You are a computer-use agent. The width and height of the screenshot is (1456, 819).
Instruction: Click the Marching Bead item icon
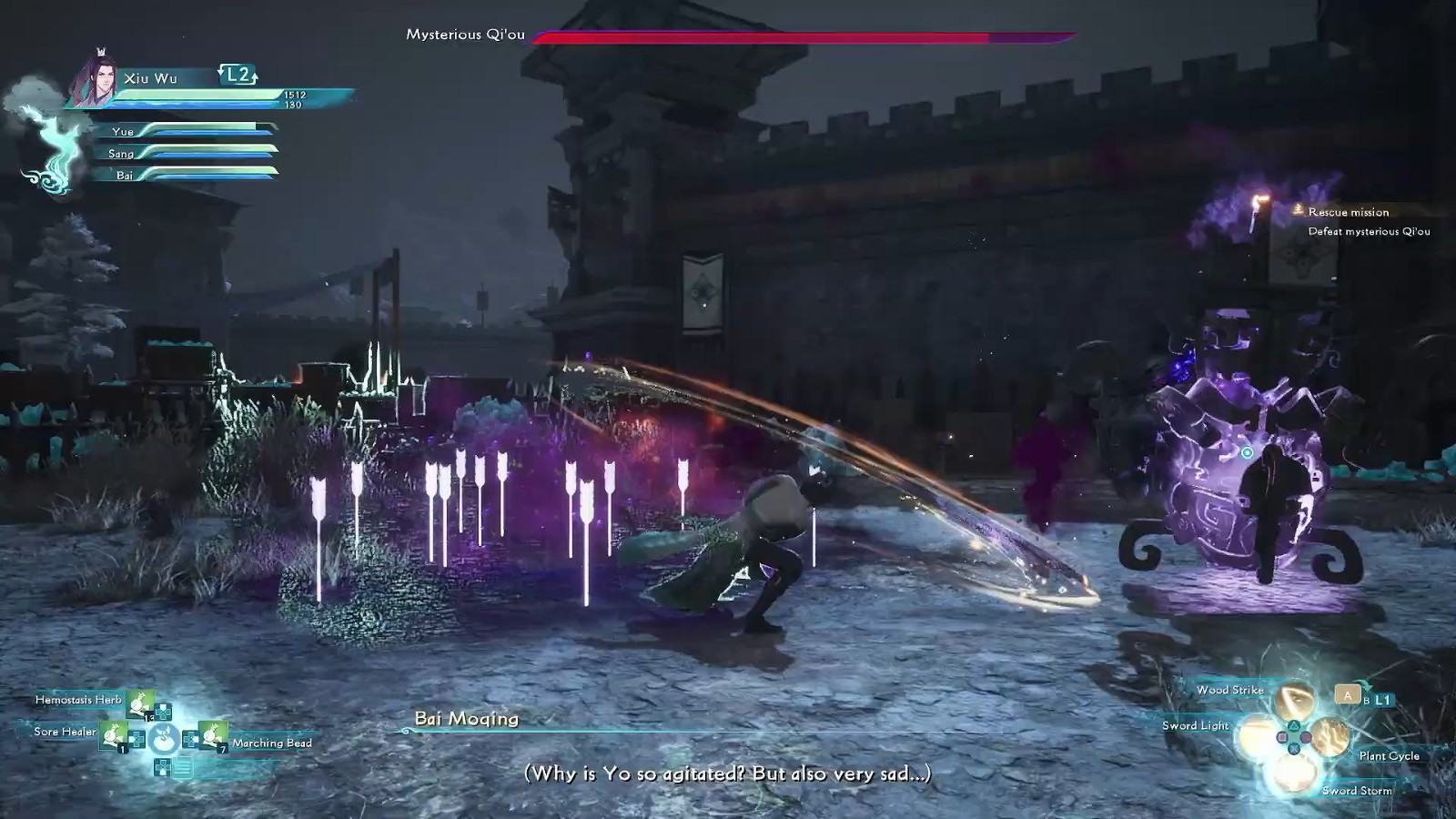point(213,736)
